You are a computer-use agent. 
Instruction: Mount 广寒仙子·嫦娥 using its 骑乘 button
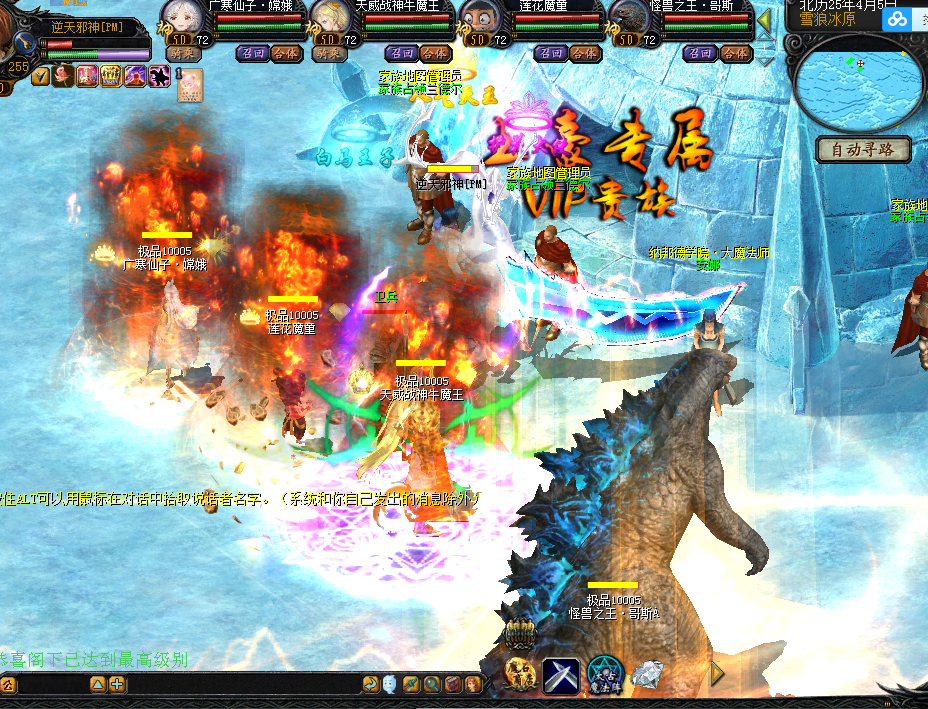181,53
